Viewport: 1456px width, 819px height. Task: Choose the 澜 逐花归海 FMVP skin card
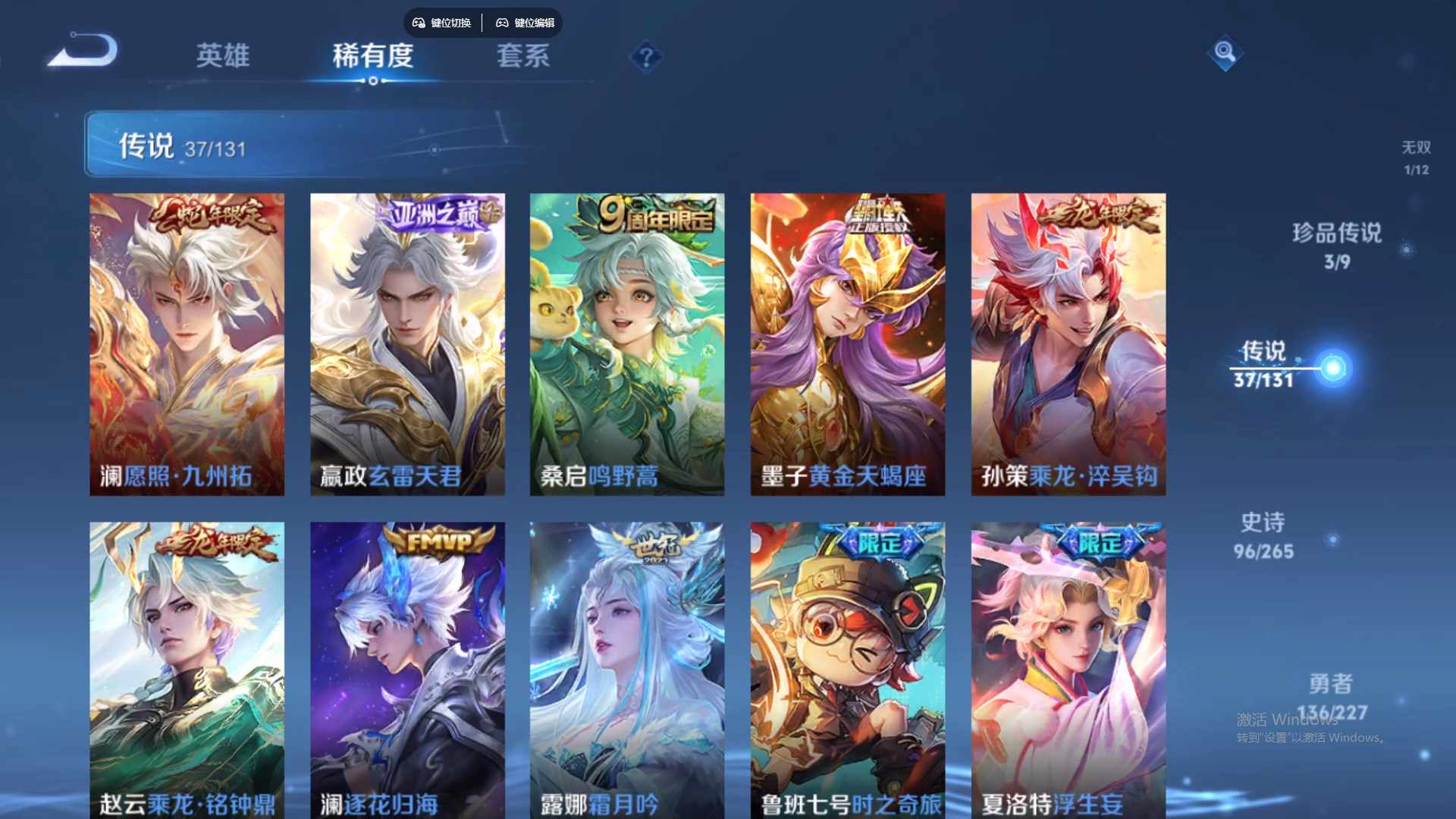tap(407, 670)
